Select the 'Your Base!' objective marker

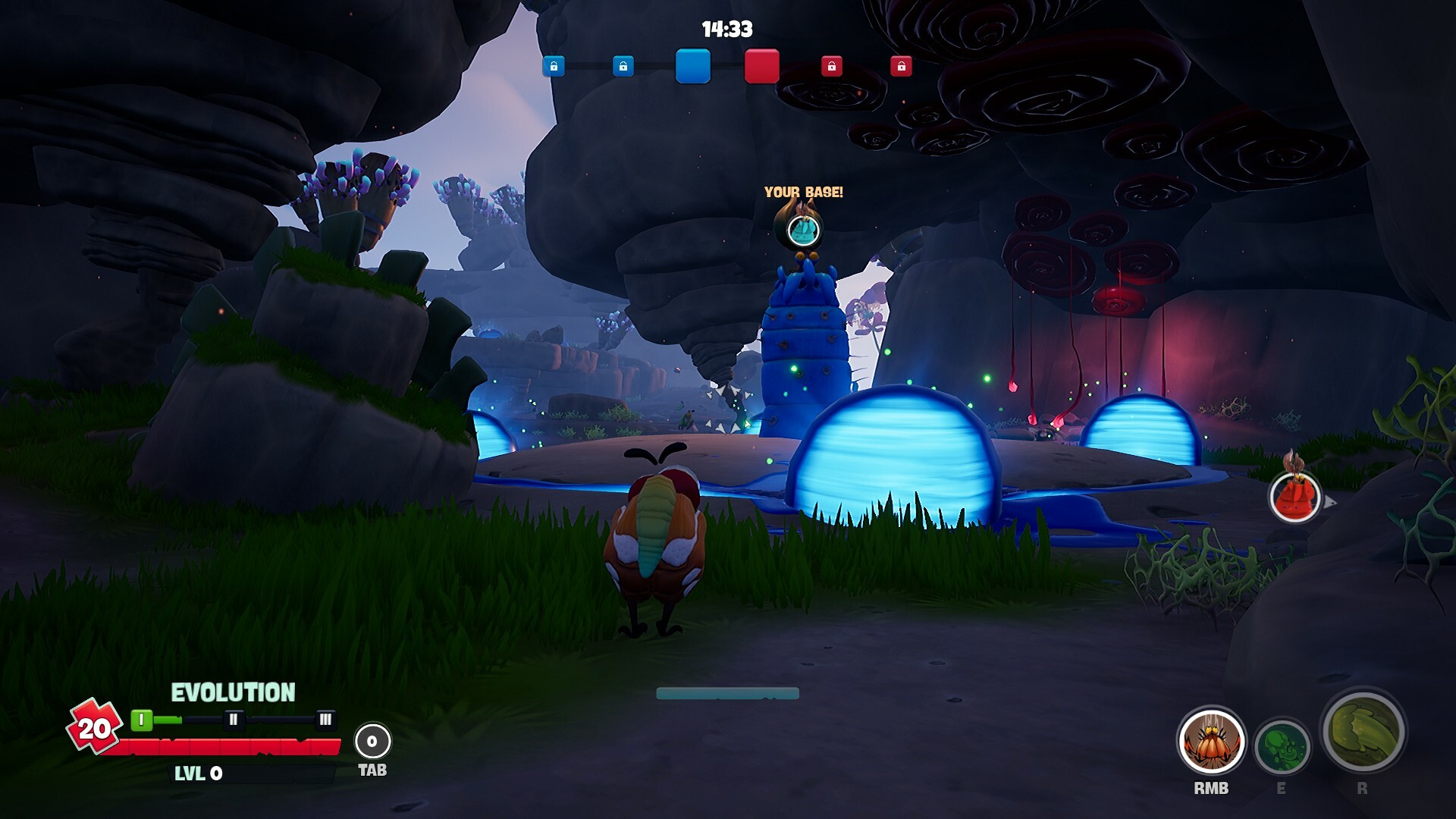803,229
